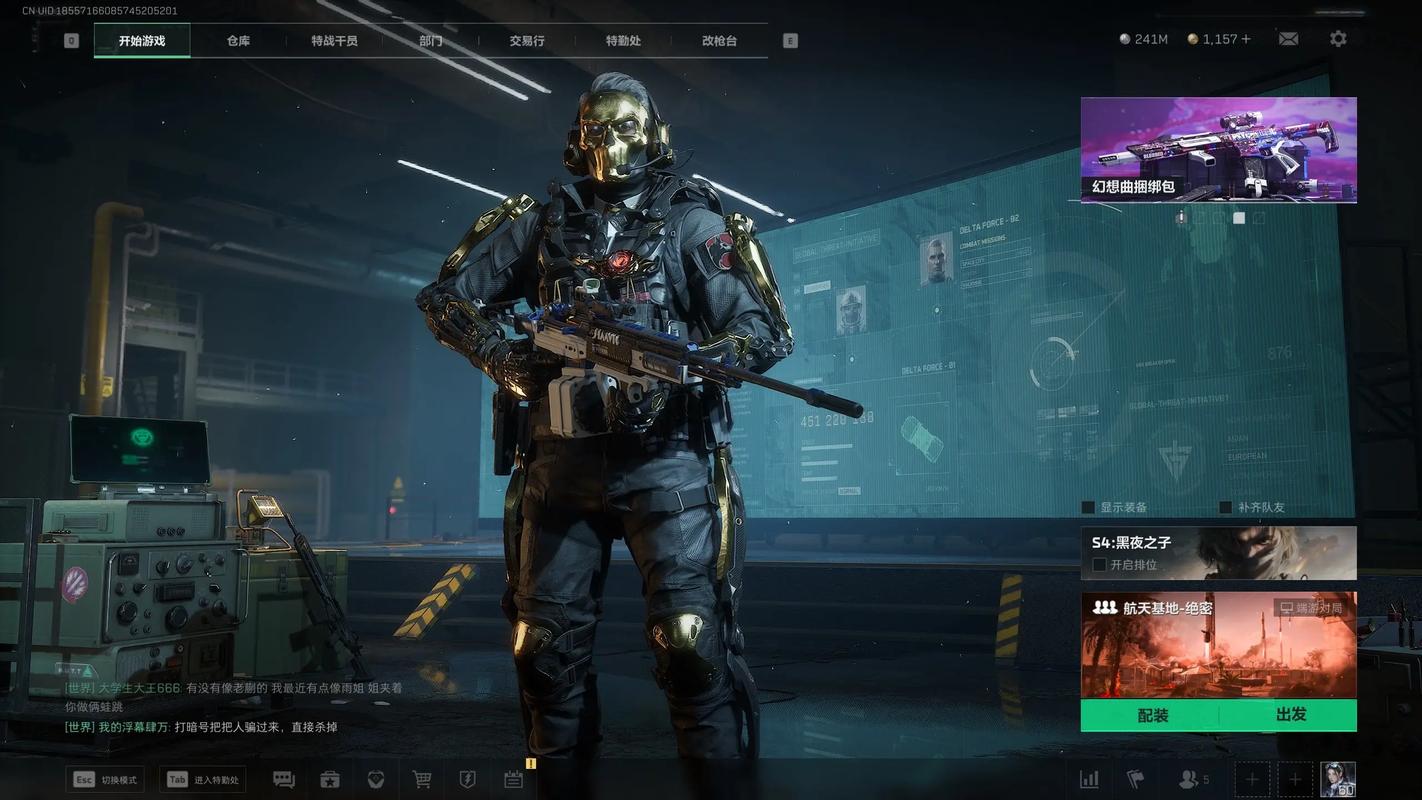Open the statistics bar chart panel
Image resolution: width=1422 pixels, height=800 pixels.
(x=1089, y=778)
